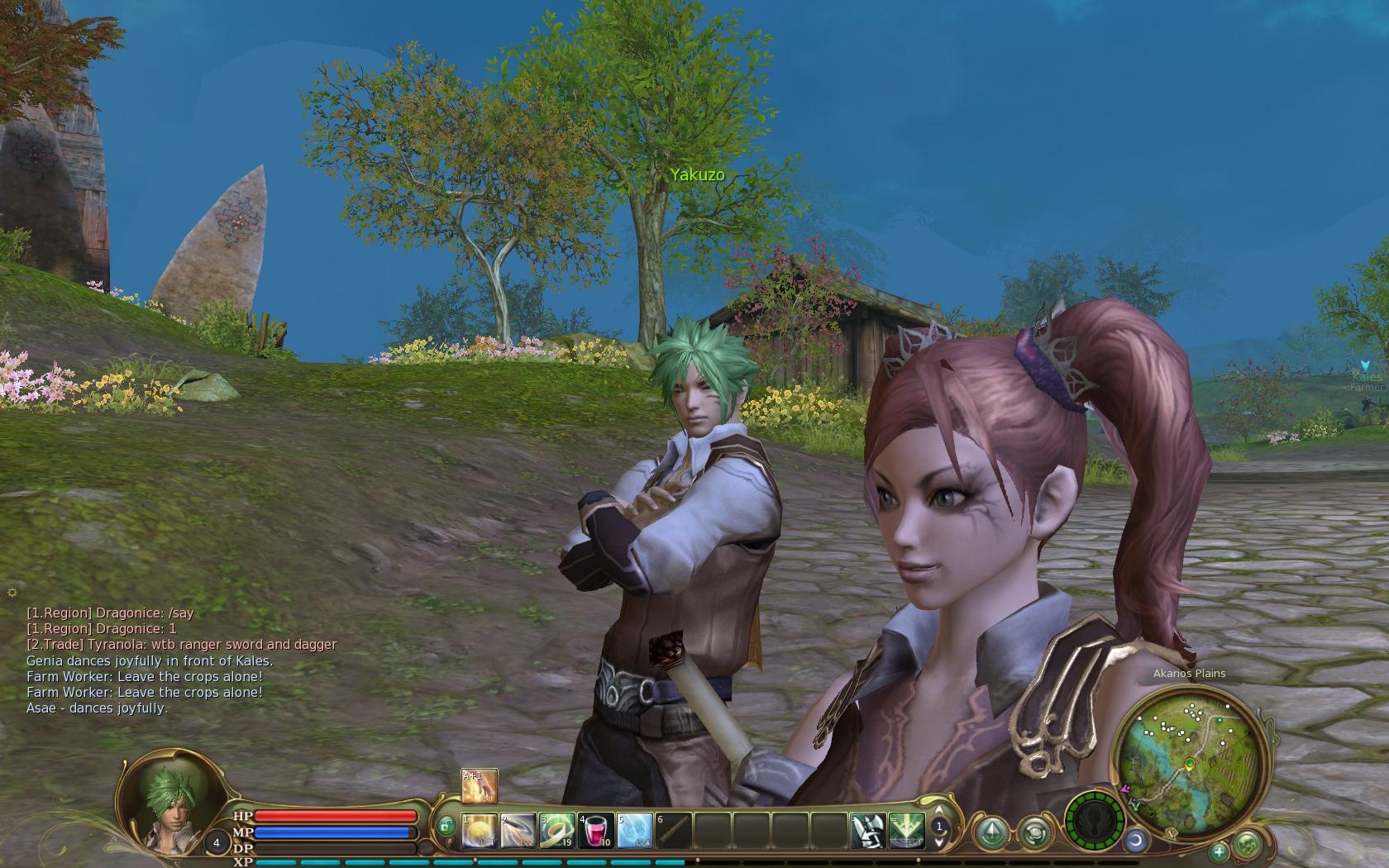1389x868 pixels.
Task: Open chat settings via the gear icon
Action: click(12, 592)
